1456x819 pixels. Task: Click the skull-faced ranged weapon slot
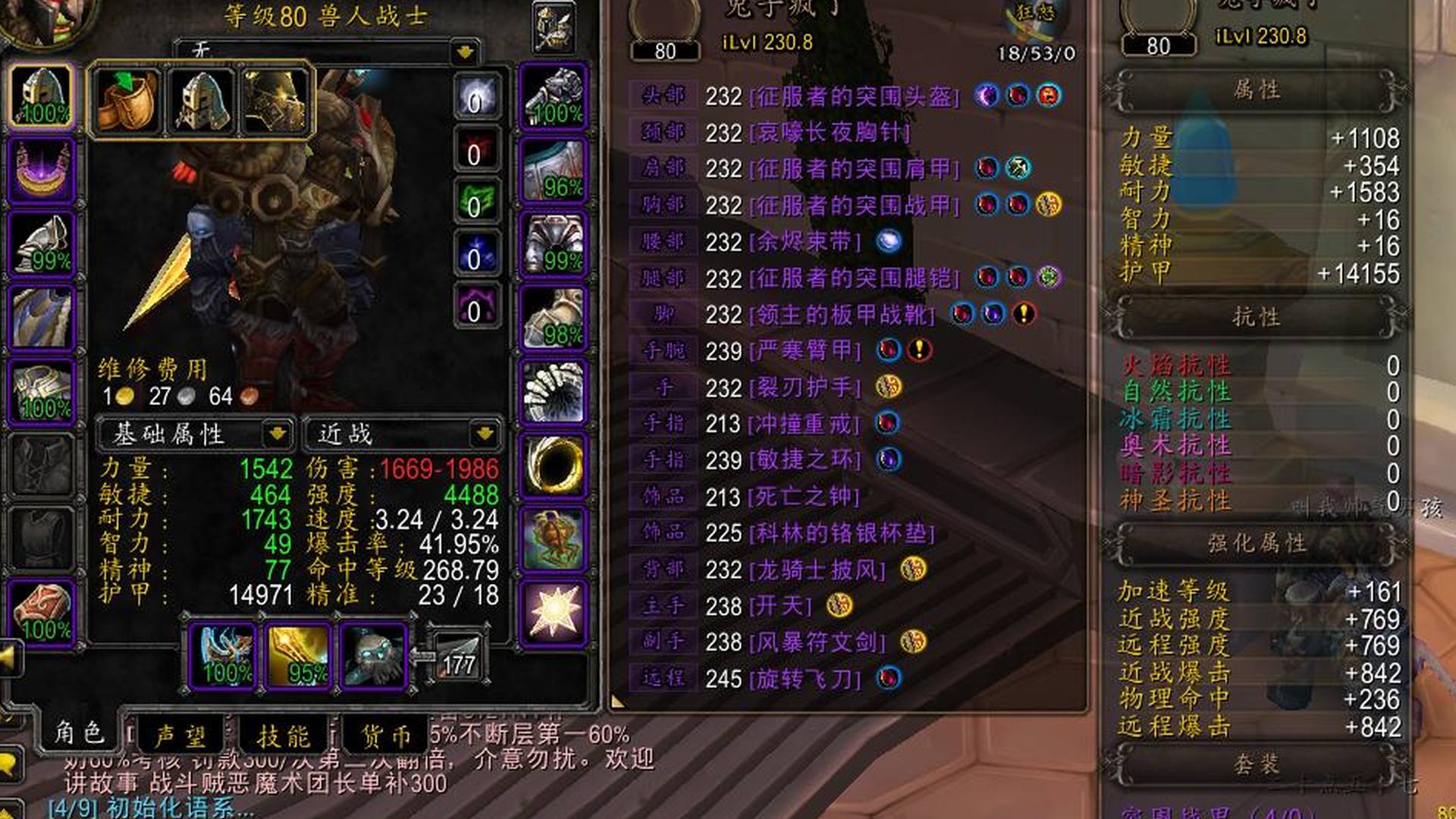pos(373,655)
